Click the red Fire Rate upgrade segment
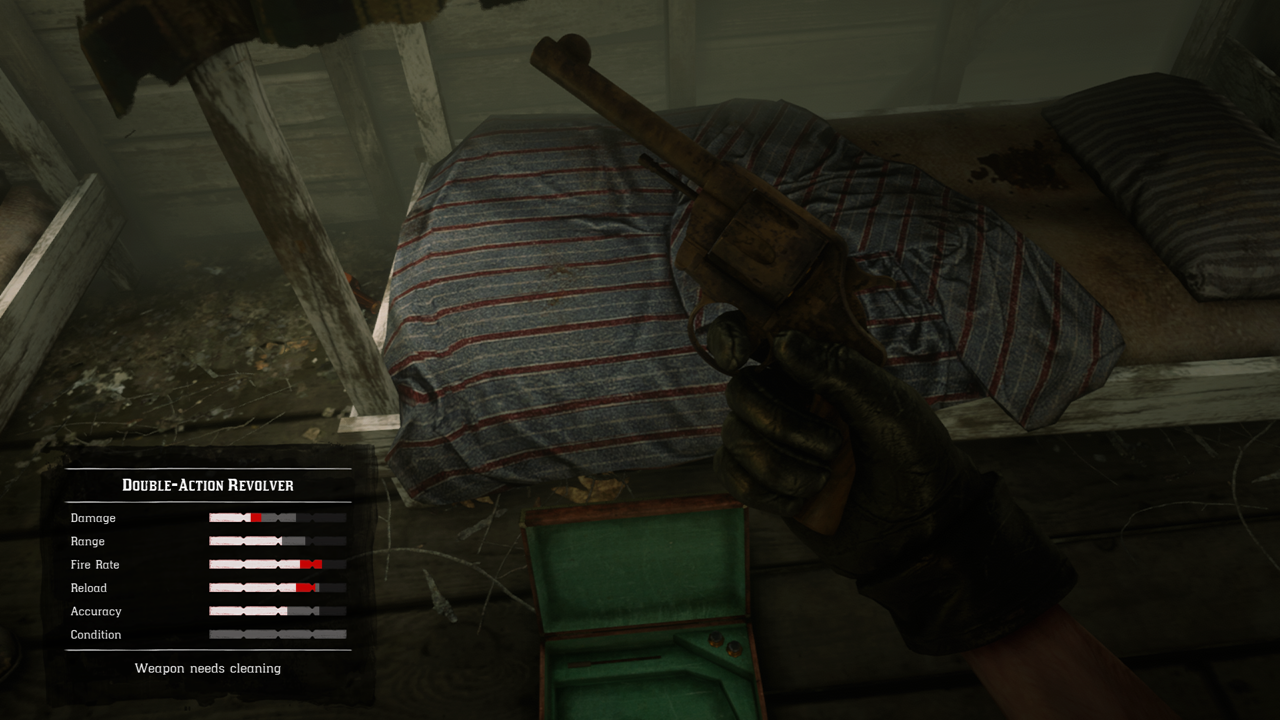 pos(312,565)
